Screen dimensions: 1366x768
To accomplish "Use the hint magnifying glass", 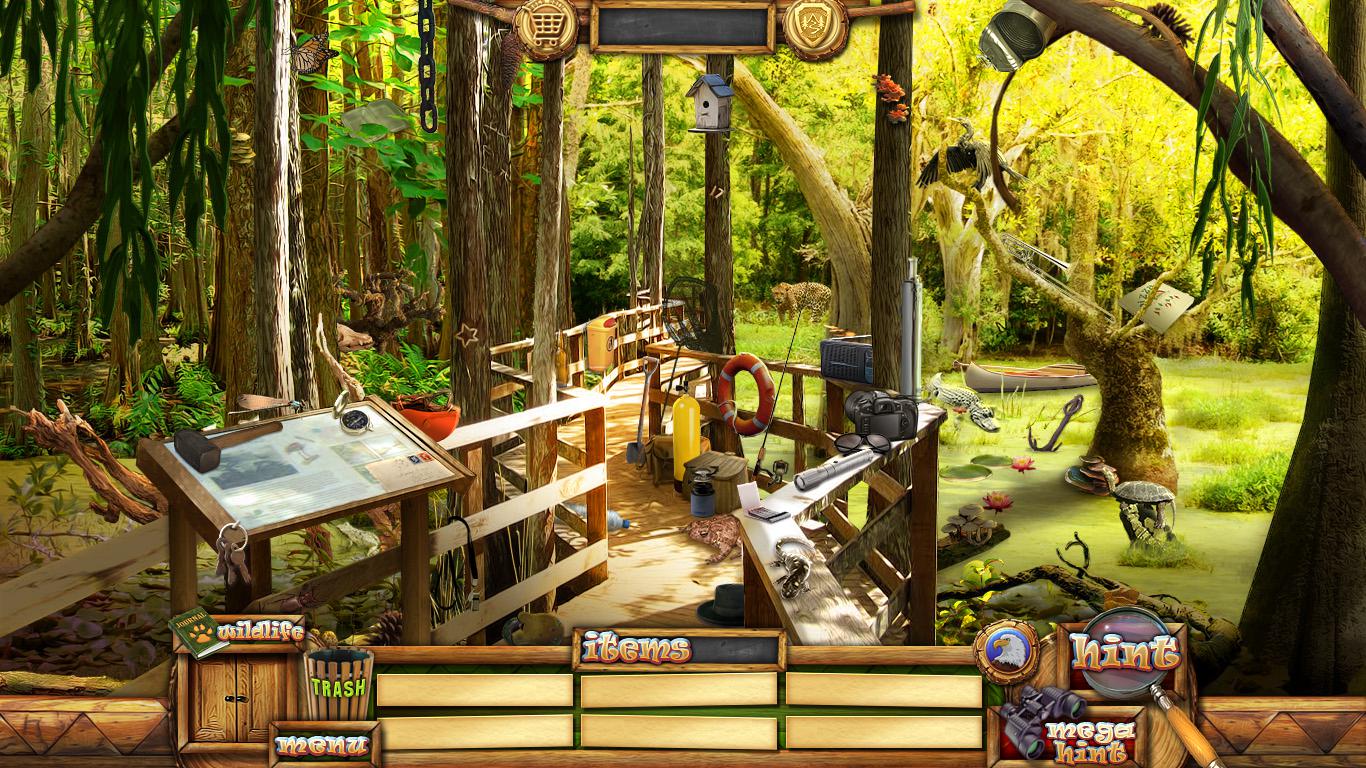I will [x=1124, y=654].
